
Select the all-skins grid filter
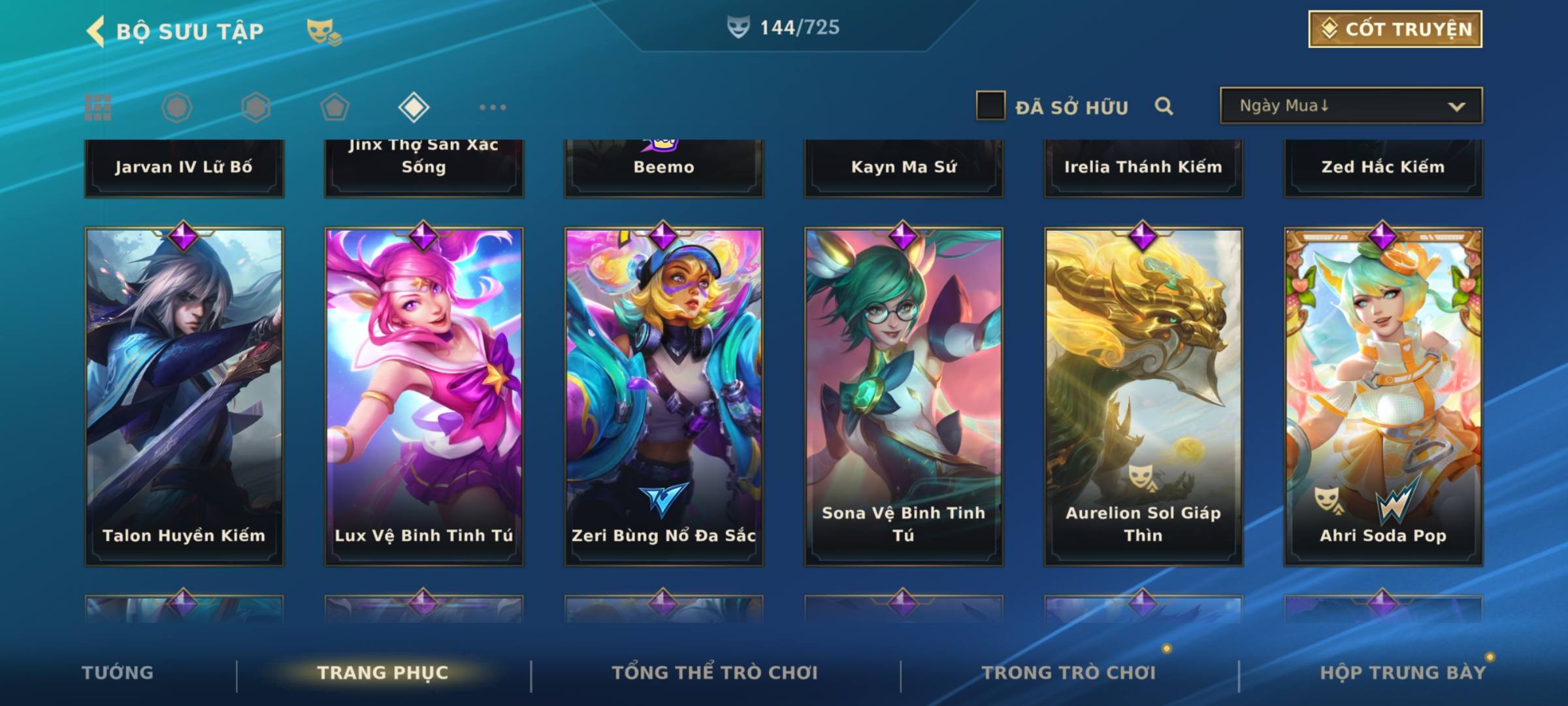(98, 107)
